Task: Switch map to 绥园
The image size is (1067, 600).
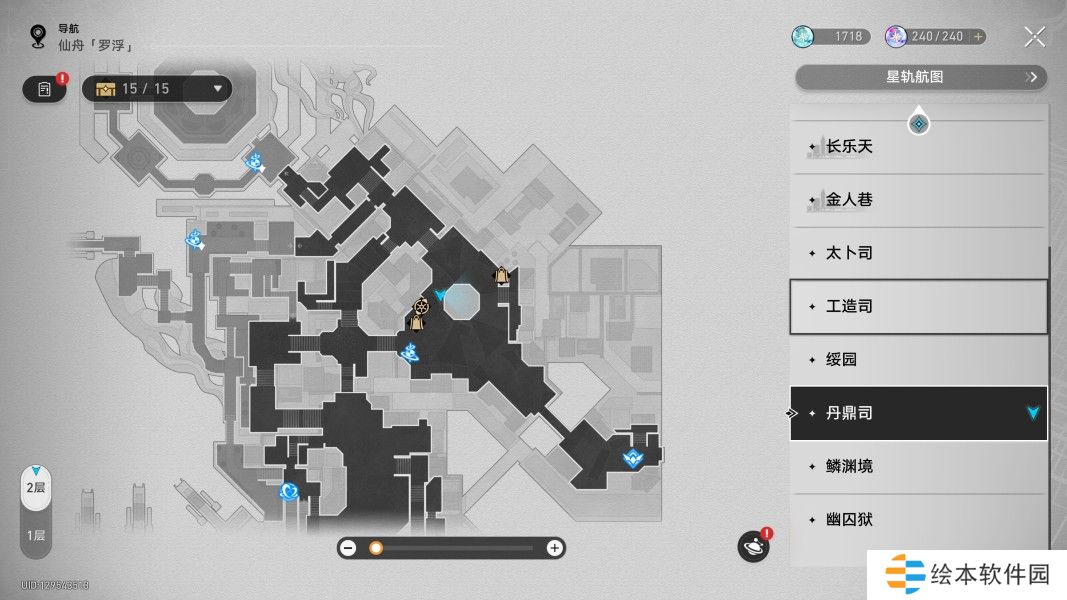Action: coord(918,359)
